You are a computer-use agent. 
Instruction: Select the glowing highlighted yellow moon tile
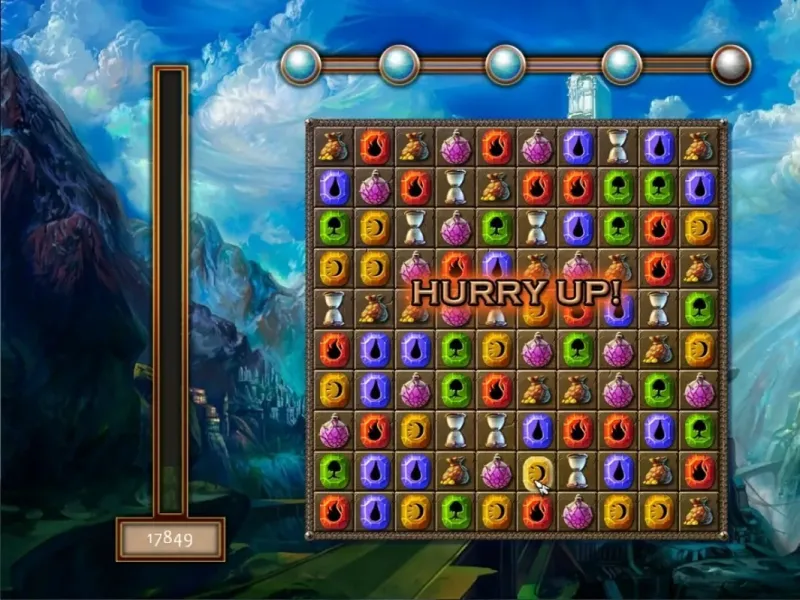[537, 471]
